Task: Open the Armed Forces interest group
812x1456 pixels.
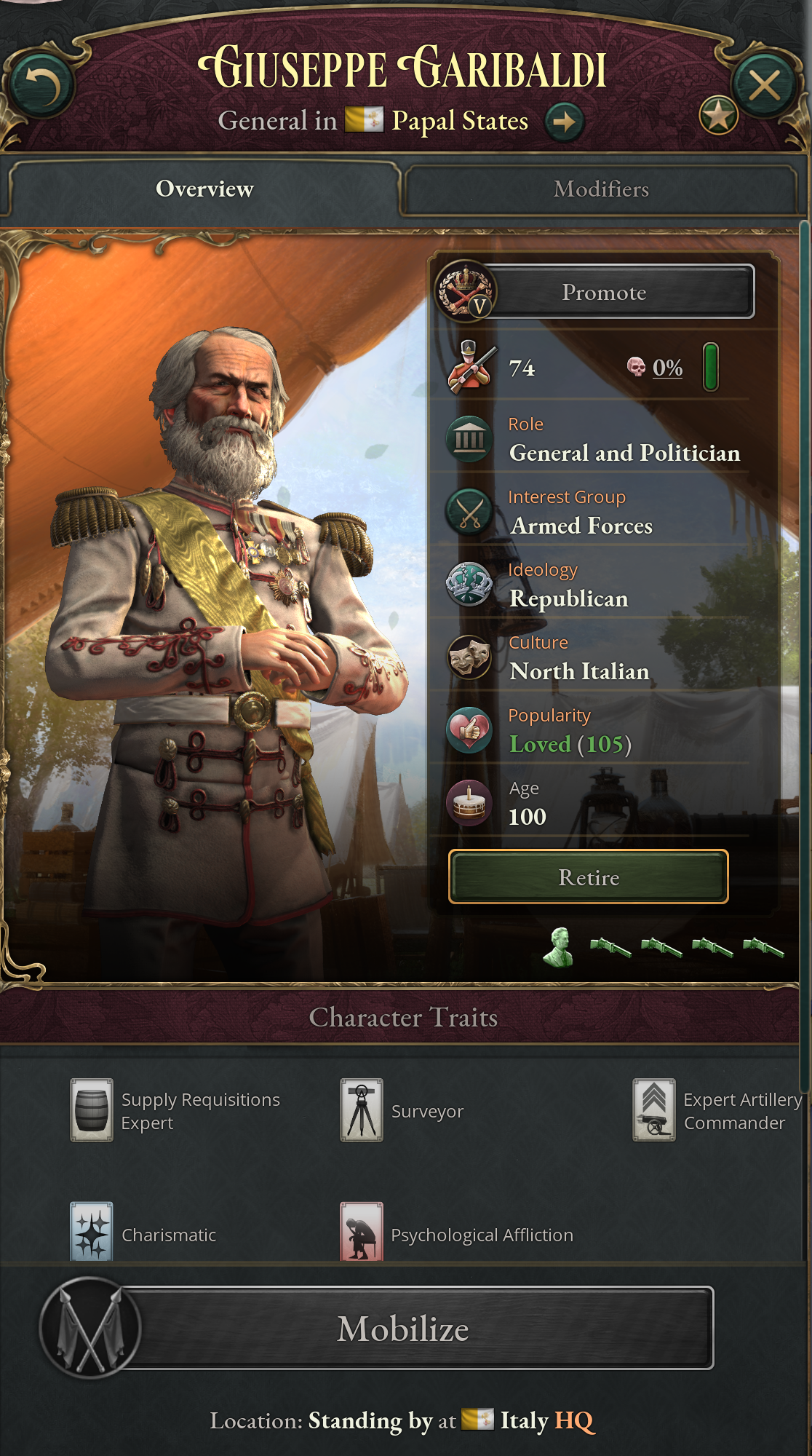Action: pos(581,526)
